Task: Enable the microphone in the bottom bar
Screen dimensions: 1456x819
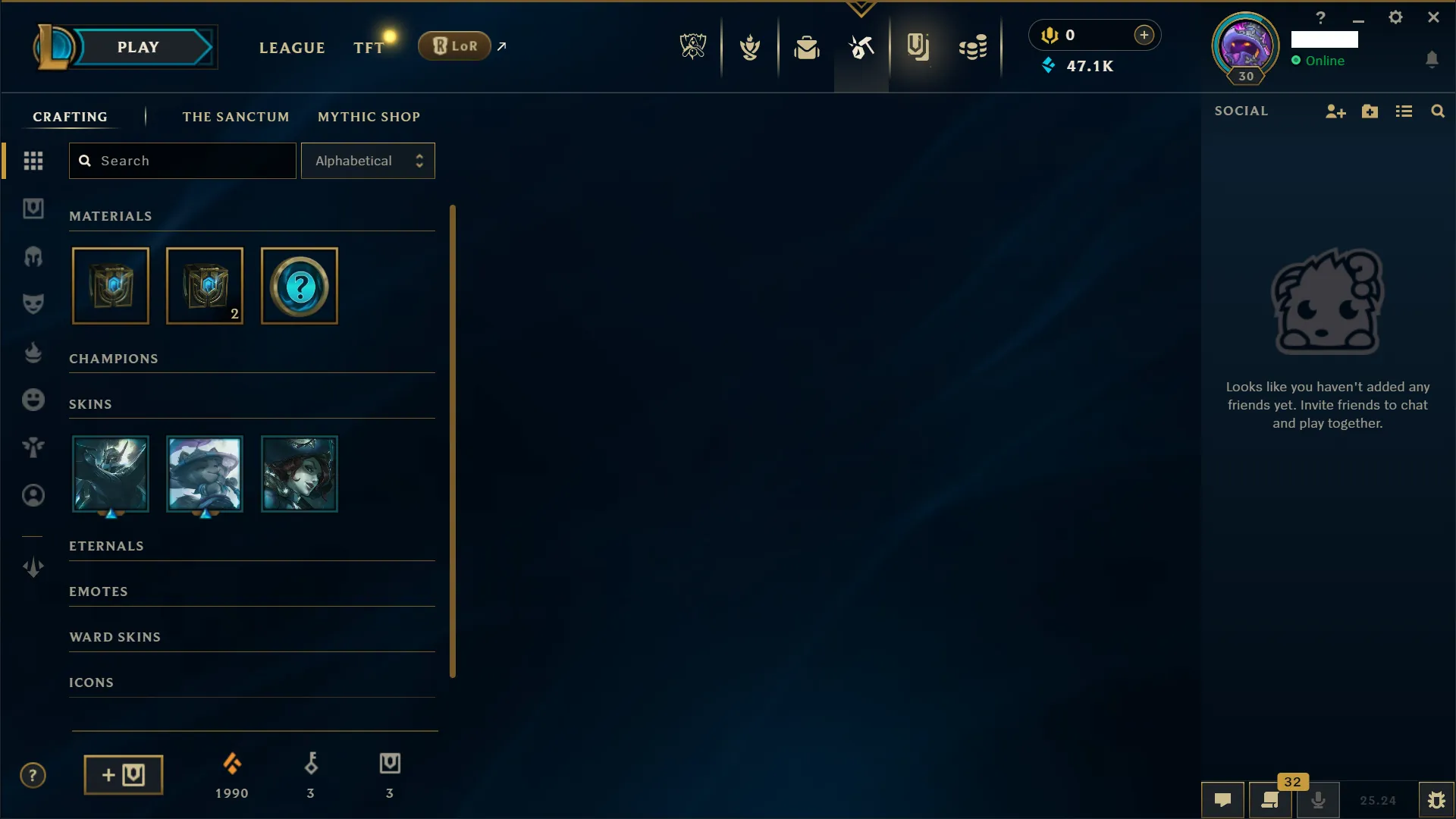Action: 1319,800
